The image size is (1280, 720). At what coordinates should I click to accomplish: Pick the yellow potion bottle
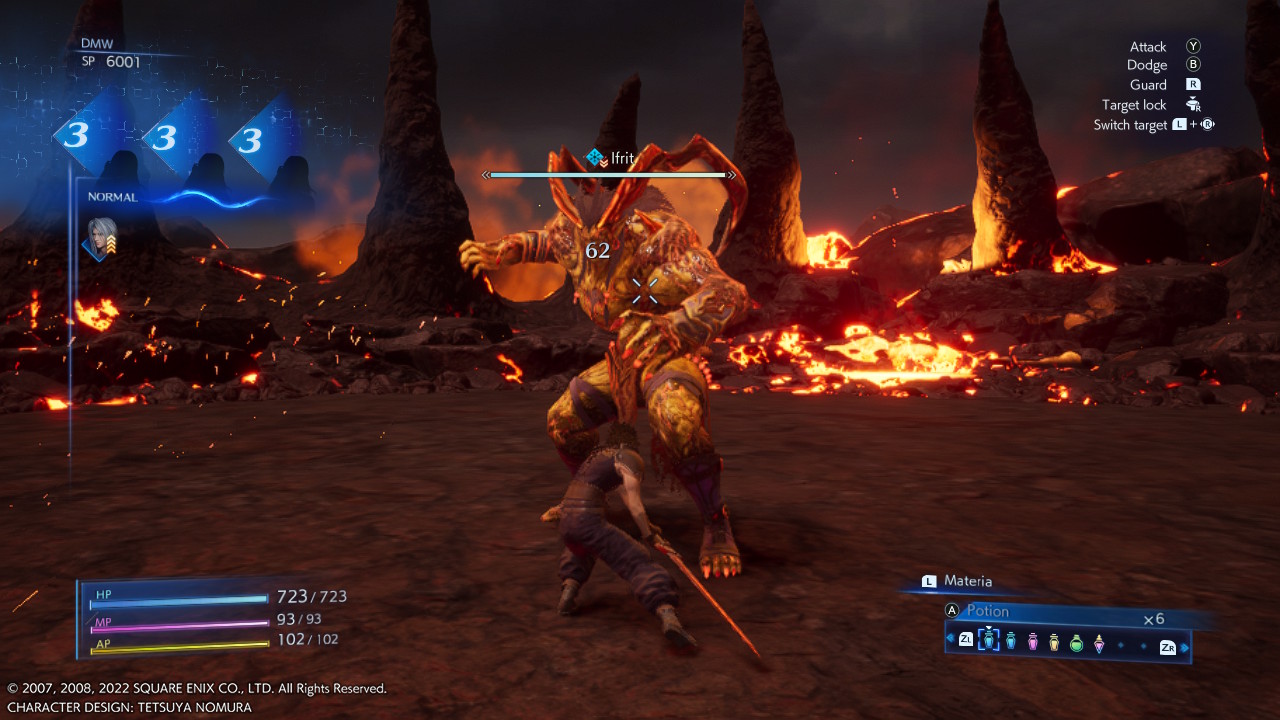click(x=1054, y=642)
